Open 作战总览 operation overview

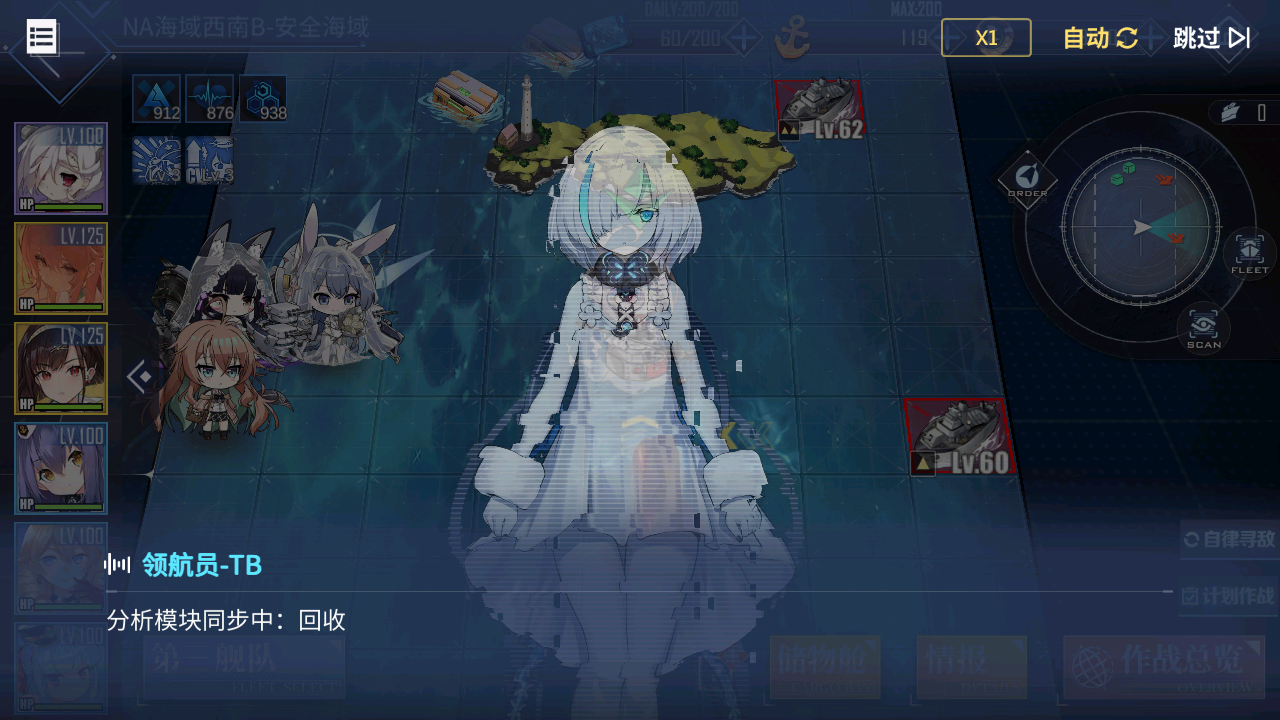tap(1164, 666)
